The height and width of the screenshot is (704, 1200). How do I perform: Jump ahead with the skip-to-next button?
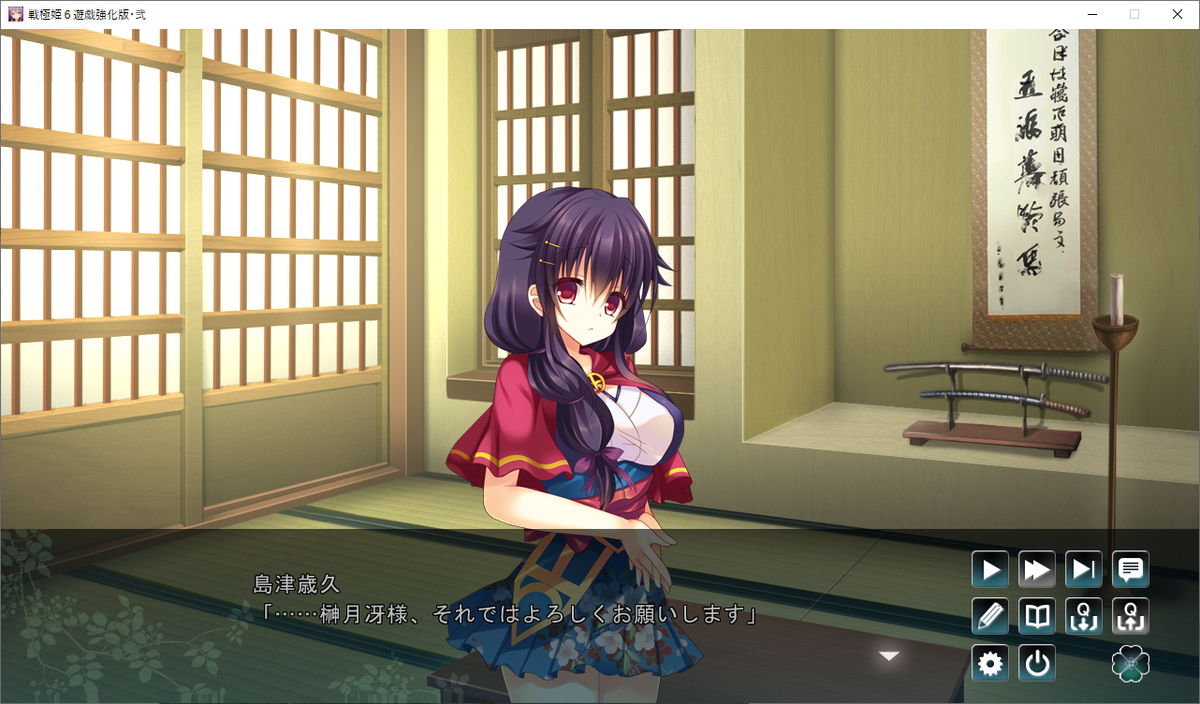click(1084, 570)
